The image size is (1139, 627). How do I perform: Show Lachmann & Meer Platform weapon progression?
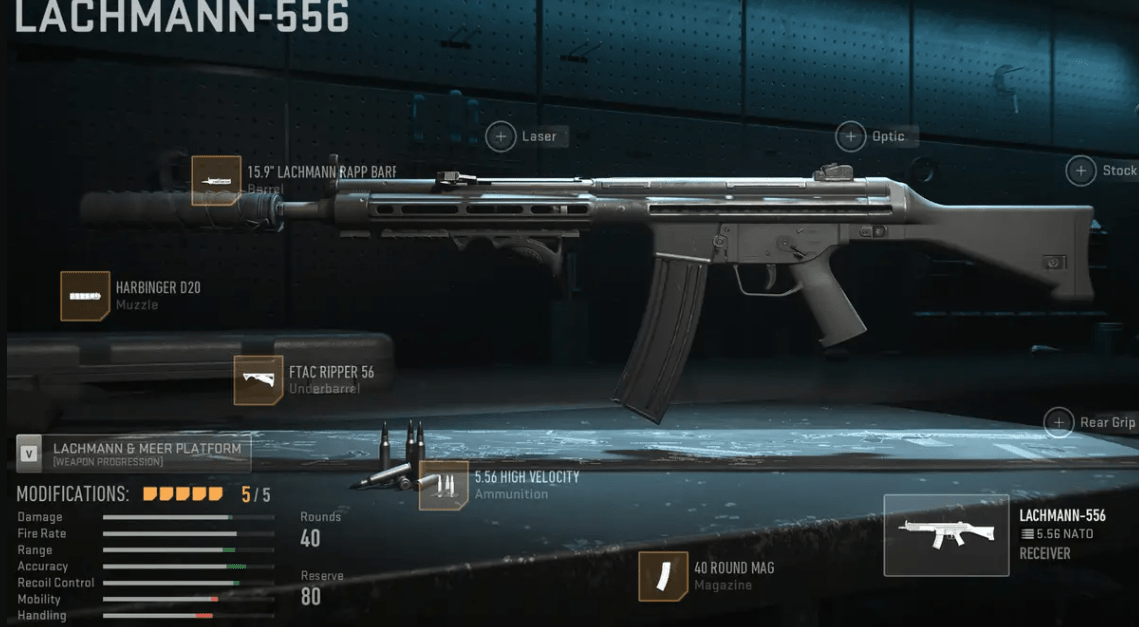pyautogui.click(x=134, y=453)
